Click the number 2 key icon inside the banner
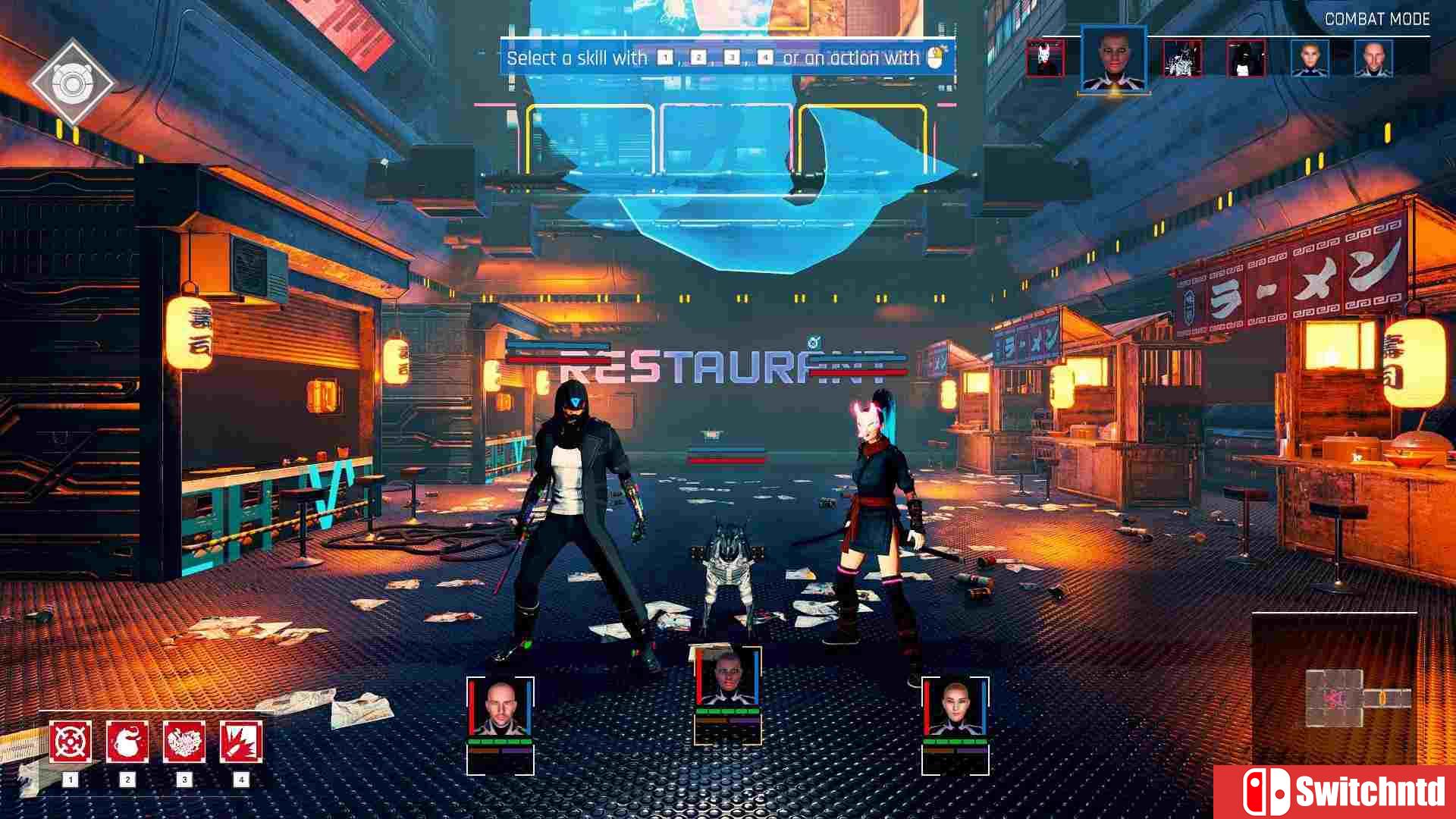Image resolution: width=1456 pixels, height=819 pixels. click(698, 56)
